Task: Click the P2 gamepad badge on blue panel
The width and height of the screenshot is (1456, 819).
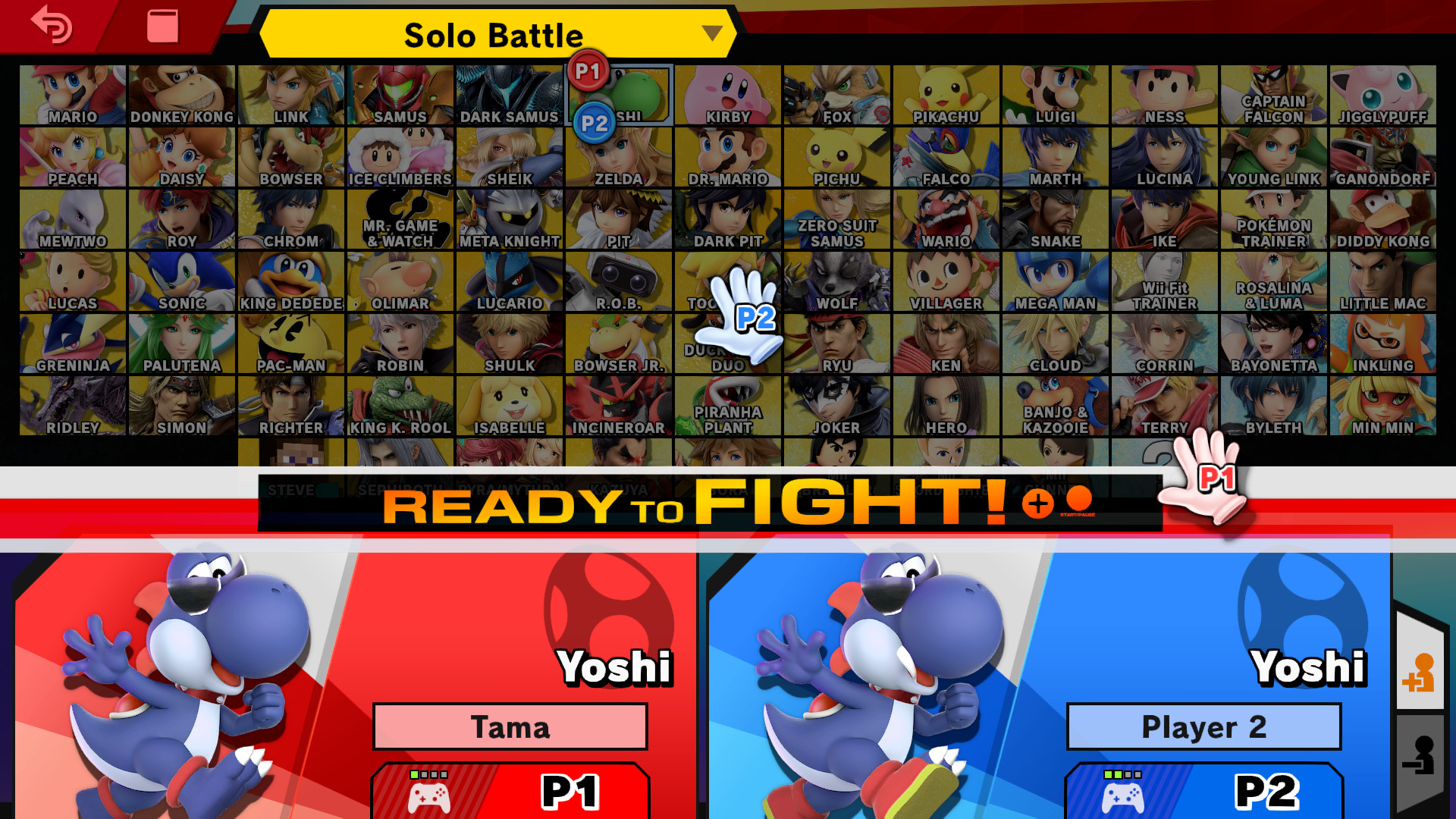Action: (x=1204, y=791)
